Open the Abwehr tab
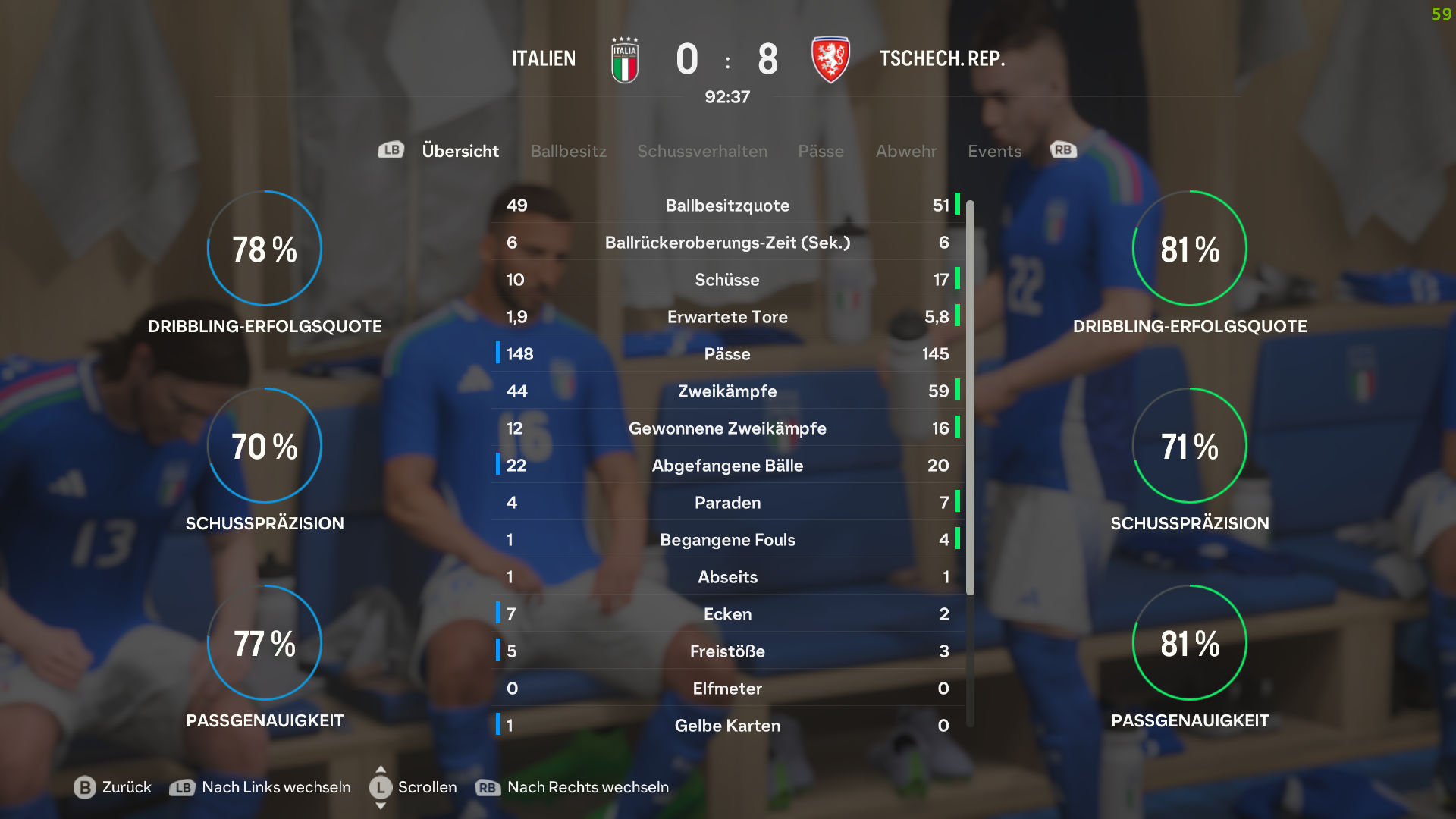This screenshot has height=819, width=1456. tap(905, 151)
